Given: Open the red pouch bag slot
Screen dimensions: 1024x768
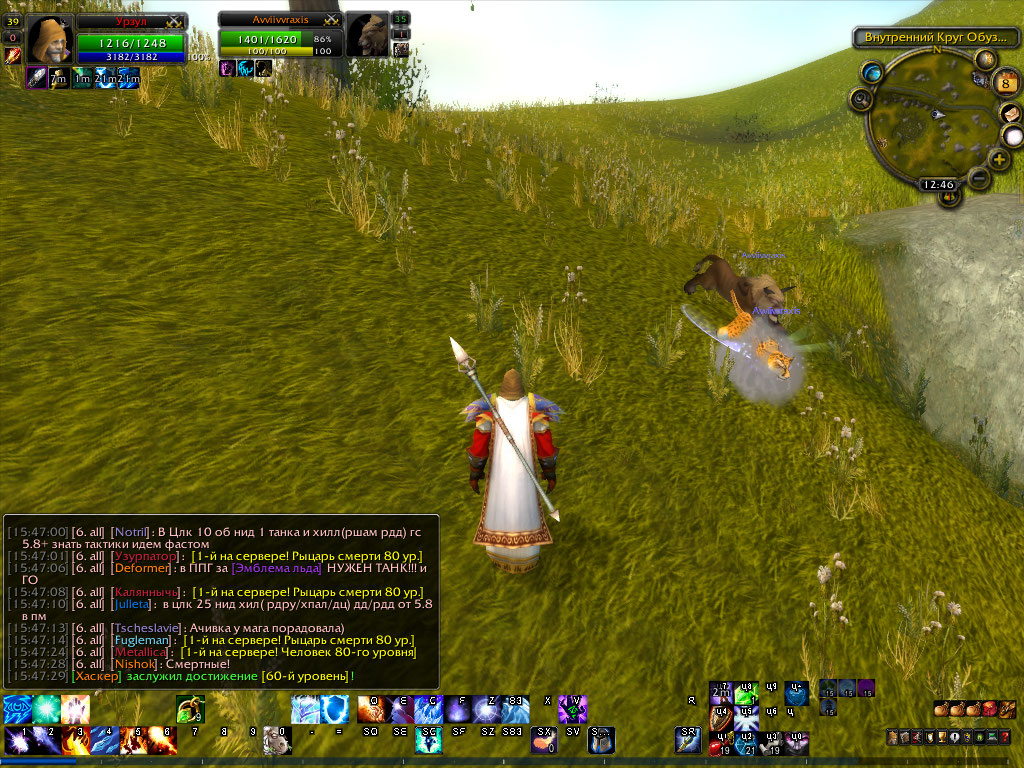Looking at the screenshot, I should pyautogui.click(x=989, y=709).
